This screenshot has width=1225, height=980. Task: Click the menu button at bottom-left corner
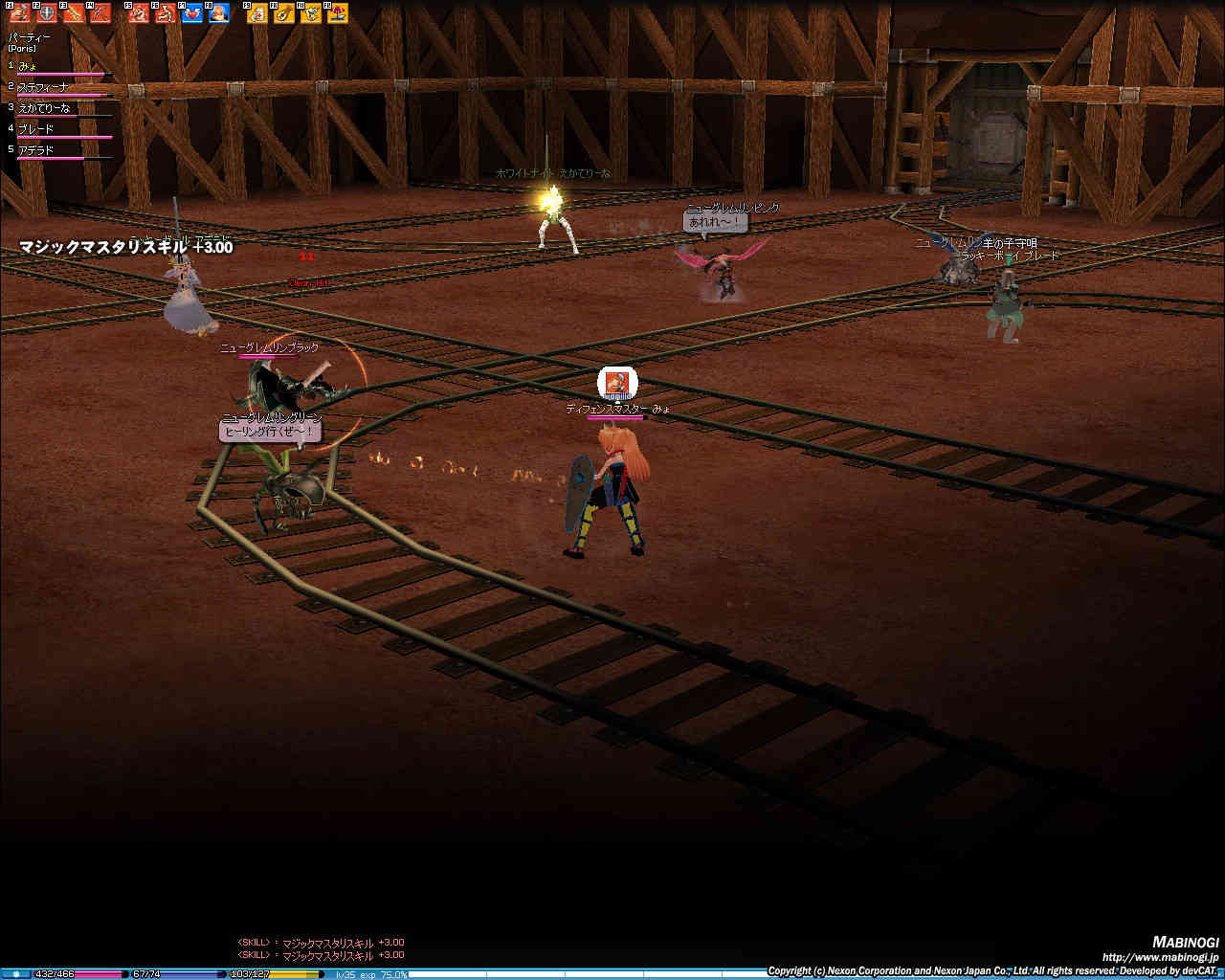click(x=15, y=973)
